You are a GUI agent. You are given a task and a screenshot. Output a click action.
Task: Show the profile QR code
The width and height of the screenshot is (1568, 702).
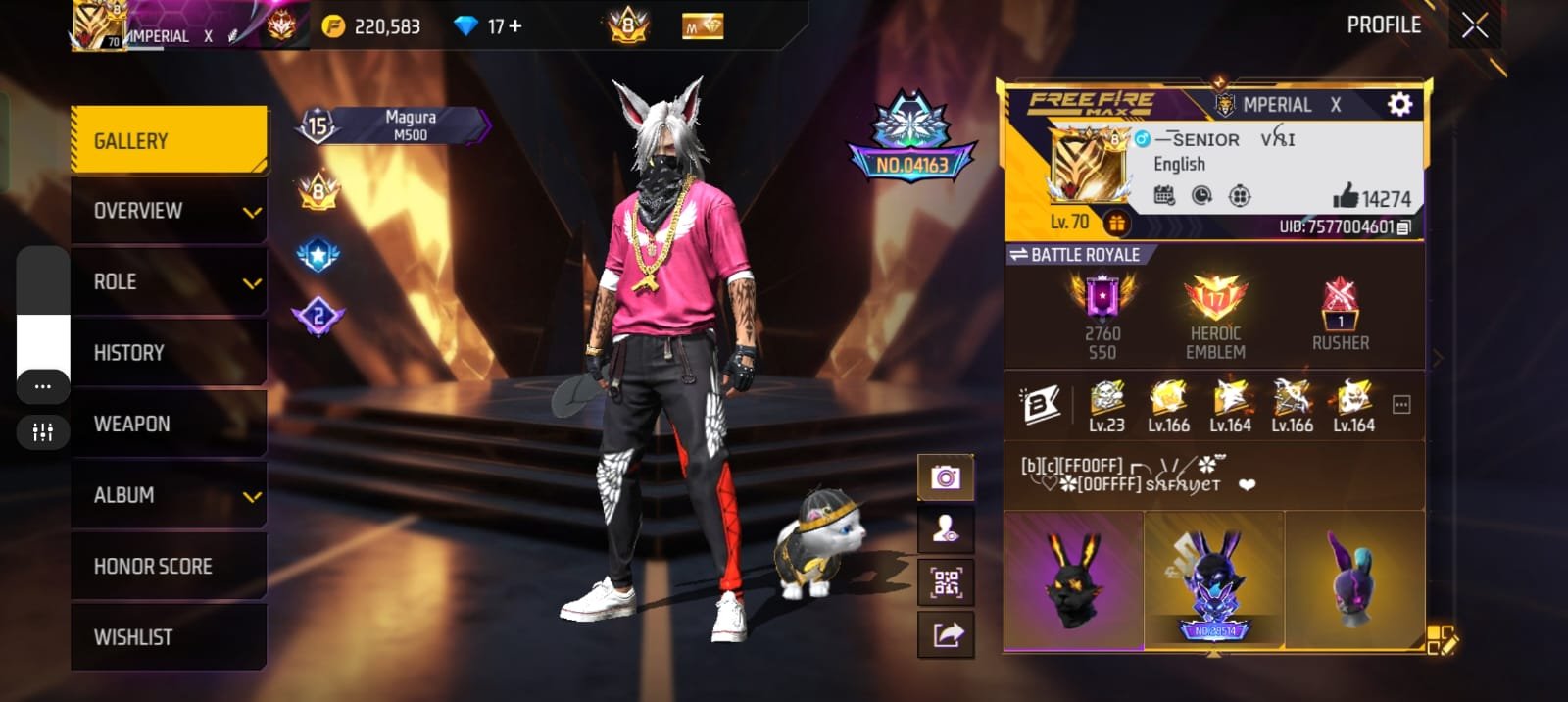[x=946, y=582]
